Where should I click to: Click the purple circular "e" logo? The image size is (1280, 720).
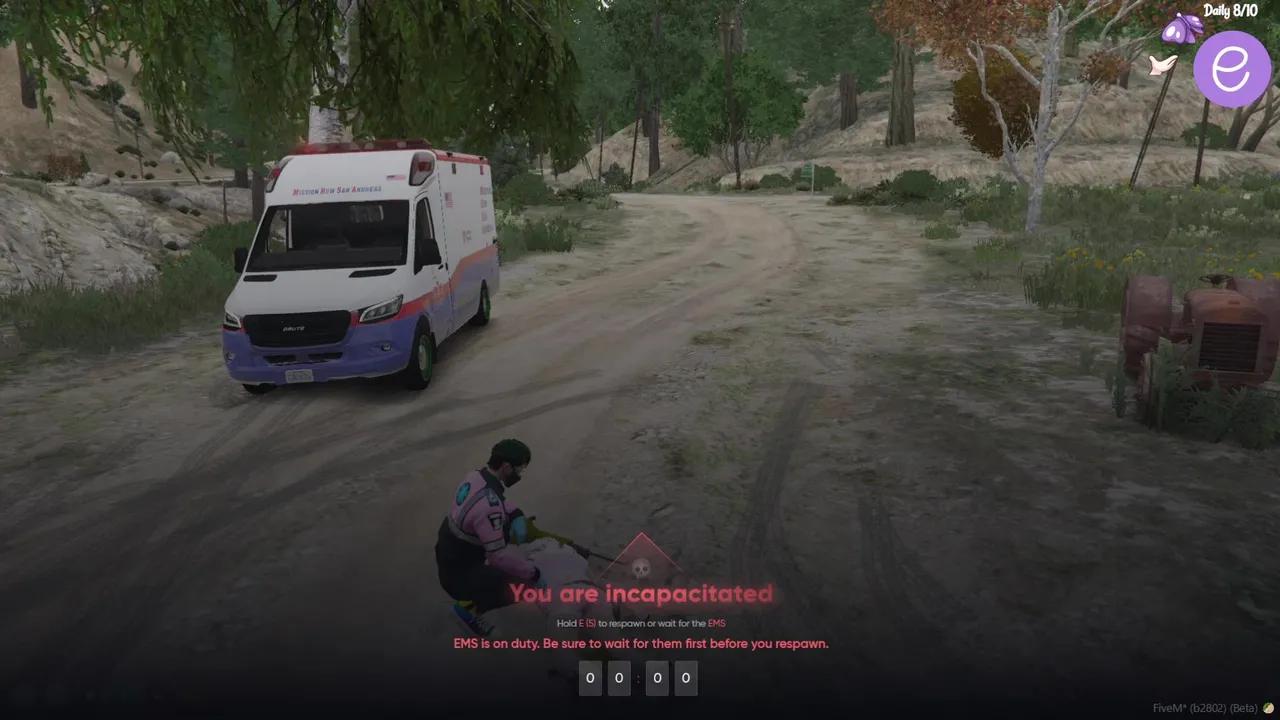tap(1231, 69)
